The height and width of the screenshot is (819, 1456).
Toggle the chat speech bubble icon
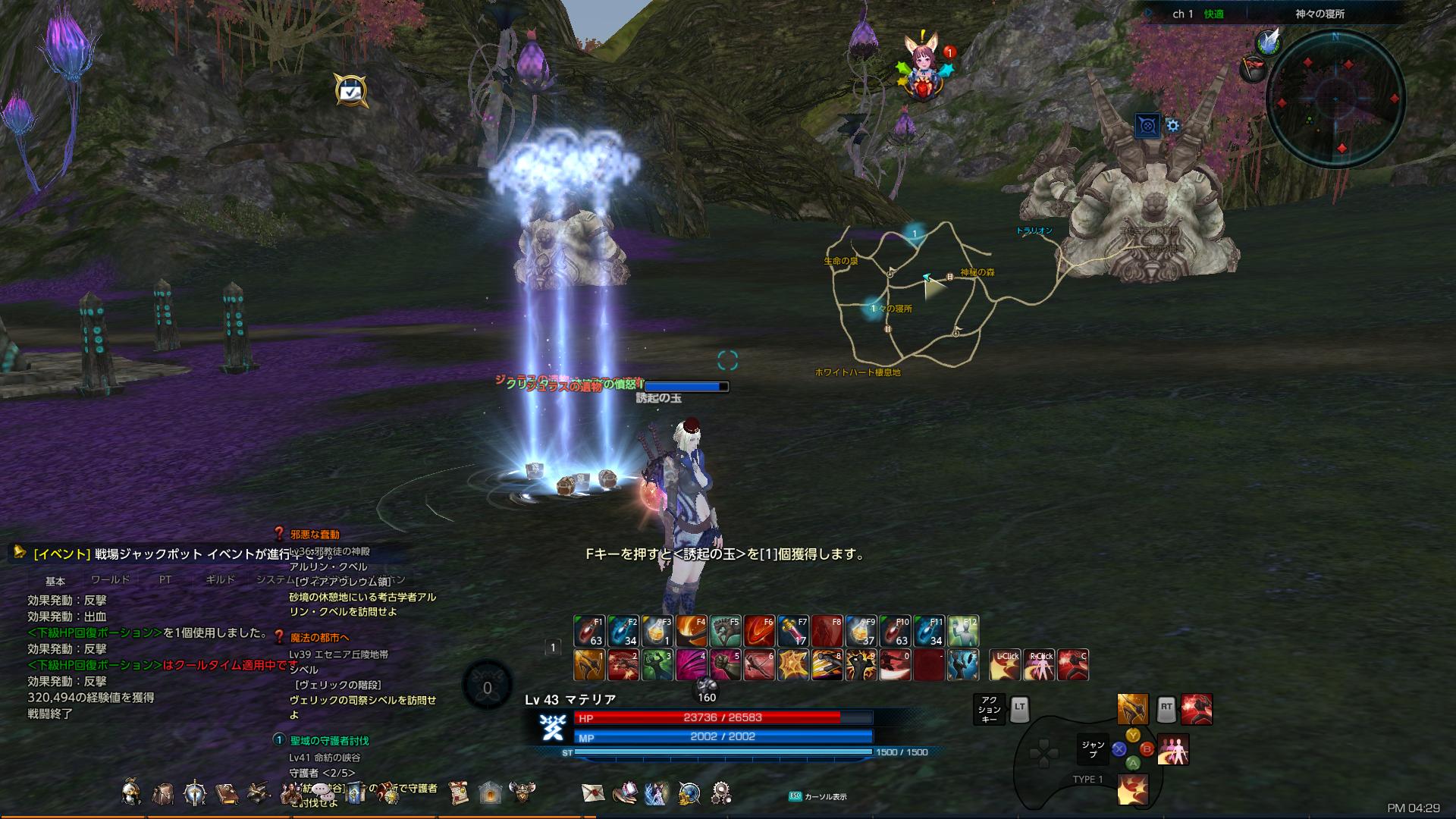(x=322, y=790)
